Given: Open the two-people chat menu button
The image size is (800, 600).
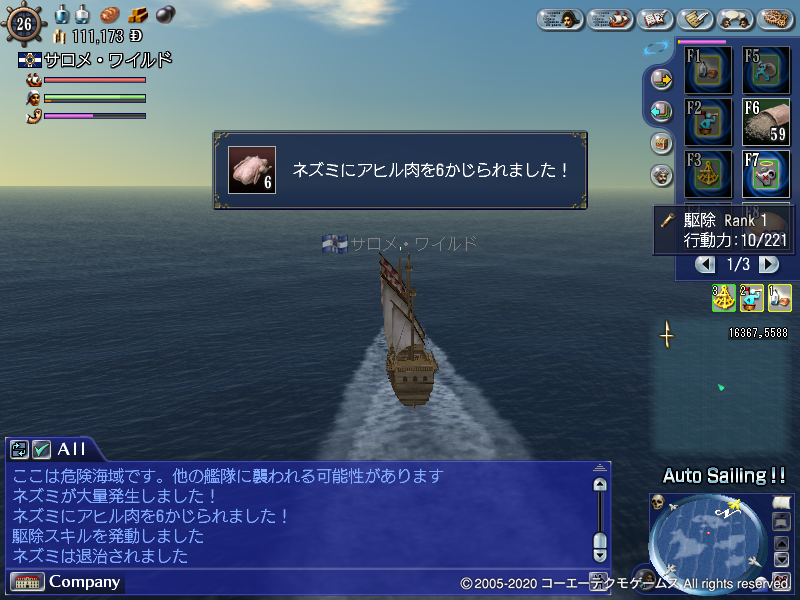Looking at the screenshot, I should [735, 19].
